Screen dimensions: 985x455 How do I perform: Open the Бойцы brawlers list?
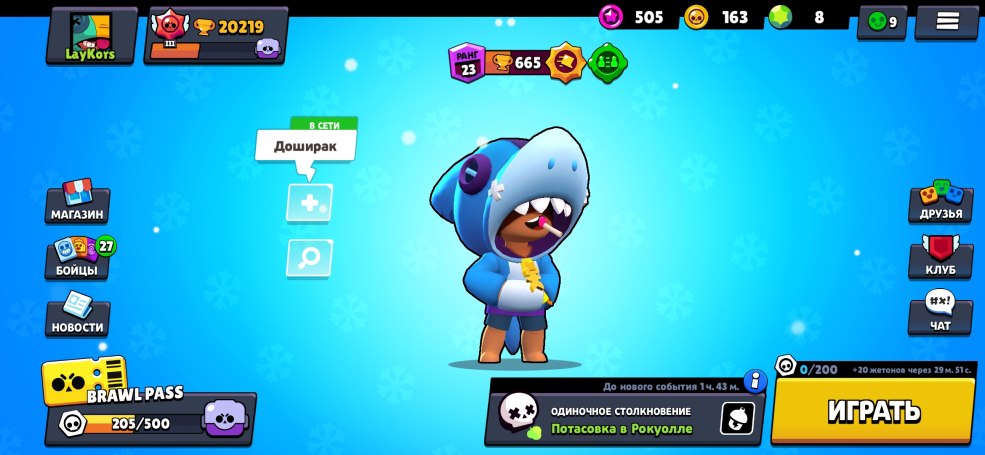(x=77, y=257)
